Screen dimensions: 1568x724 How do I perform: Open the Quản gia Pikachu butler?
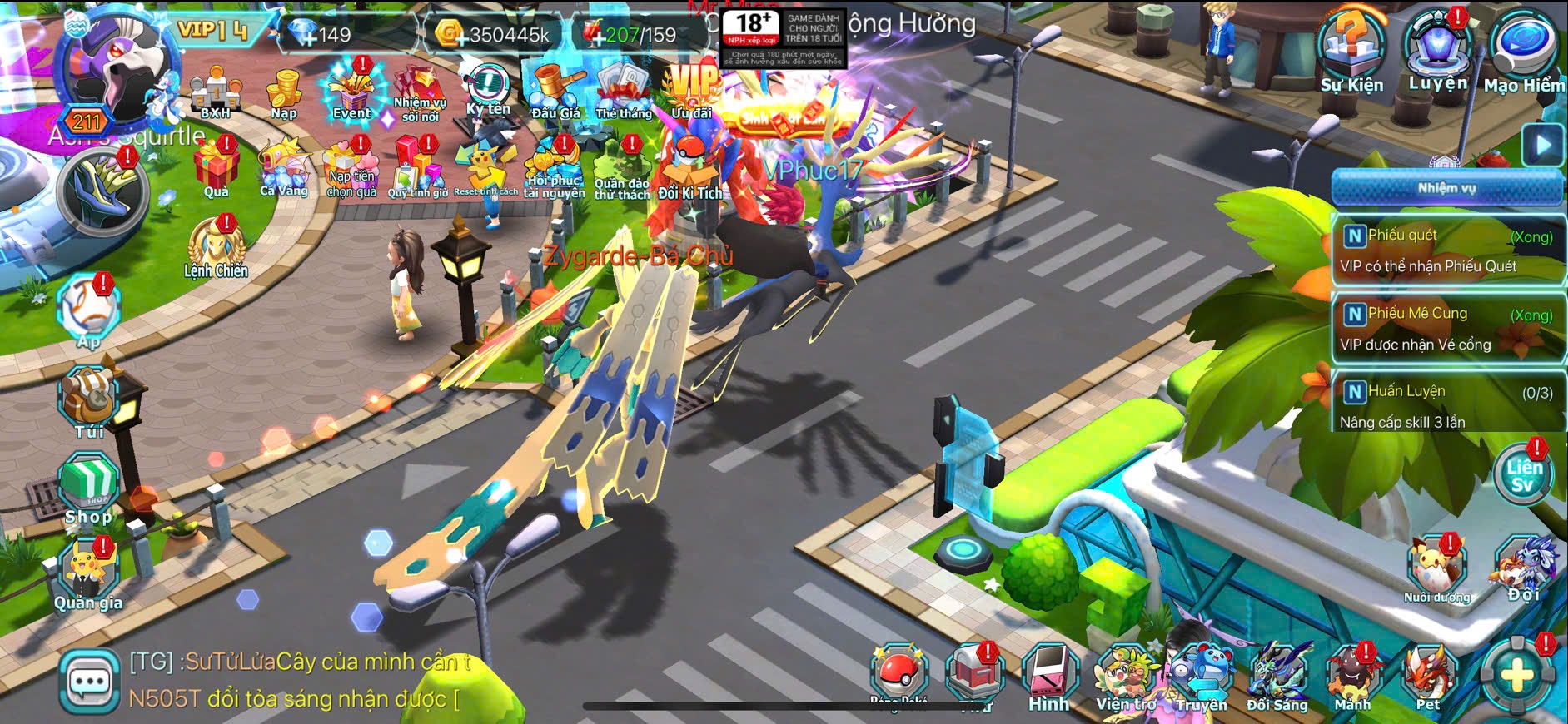click(x=88, y=573)
